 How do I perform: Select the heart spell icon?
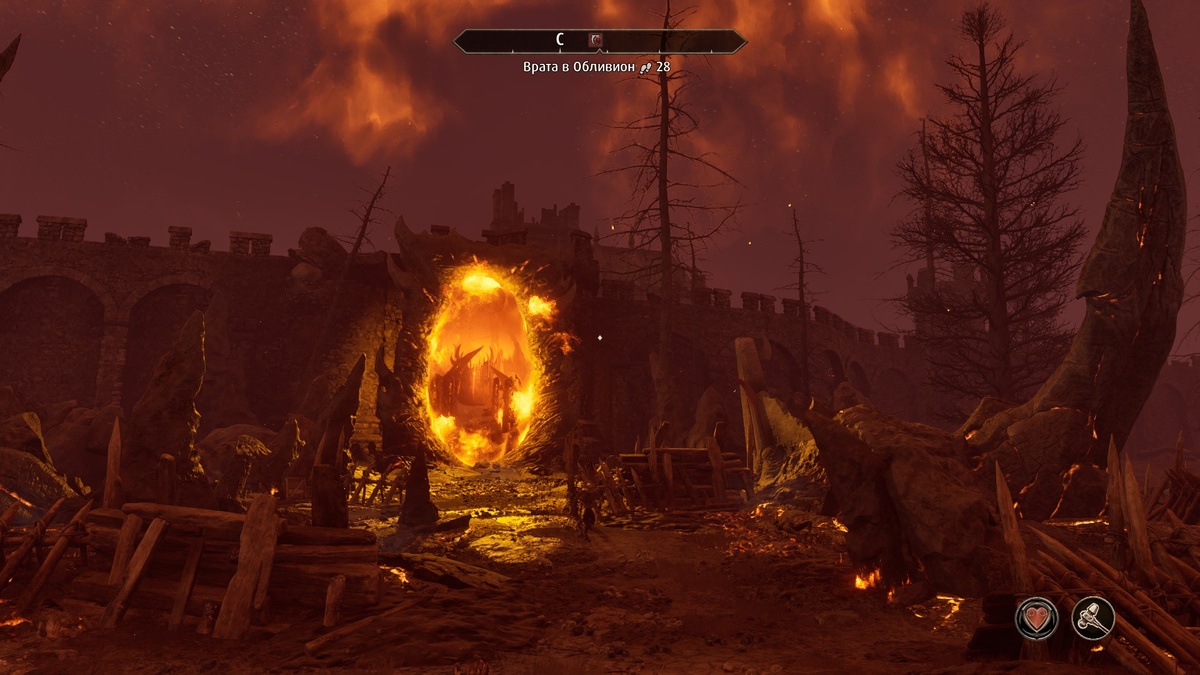1036,617
